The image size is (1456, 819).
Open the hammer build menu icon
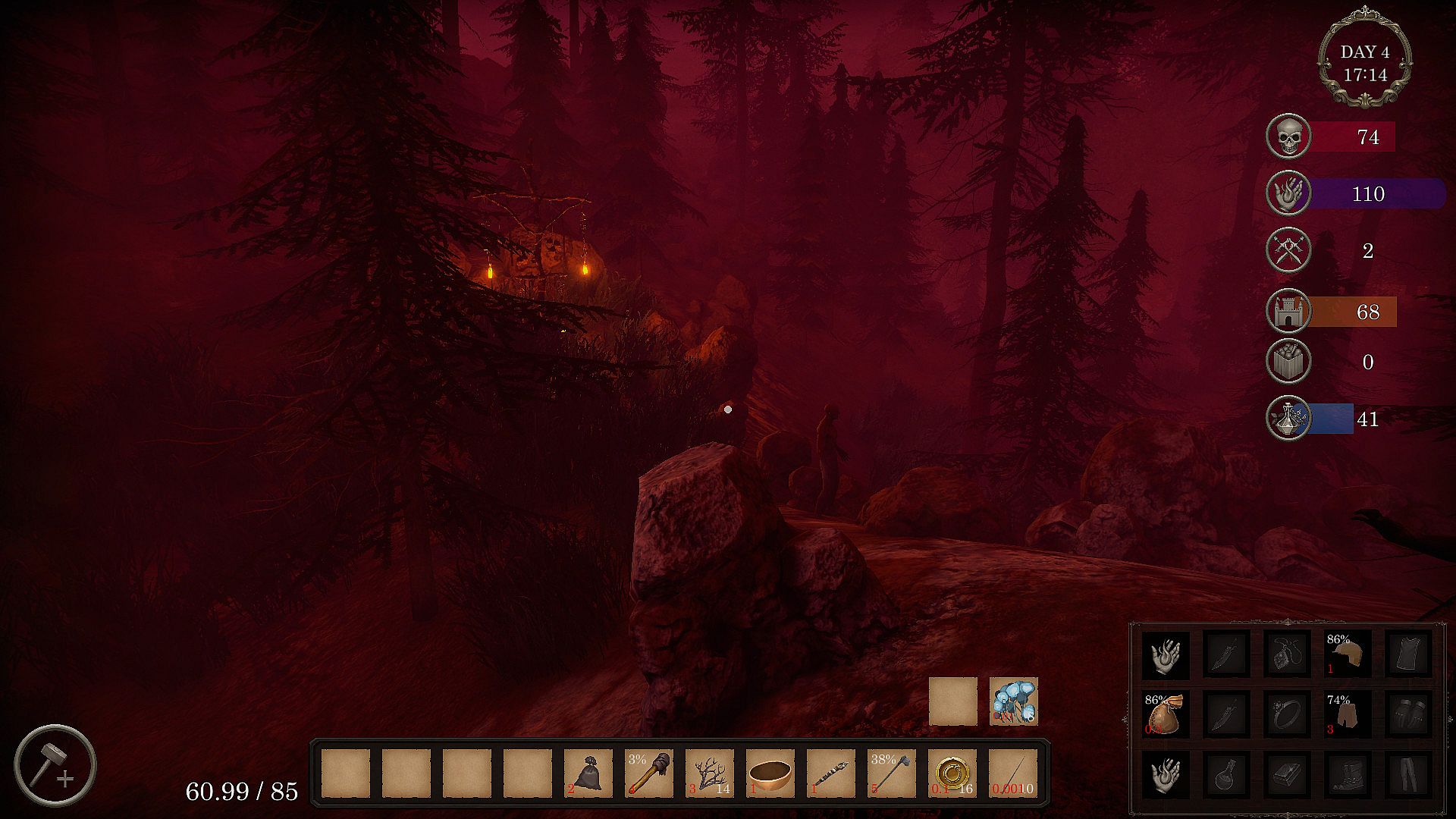[x=55, y=765]
